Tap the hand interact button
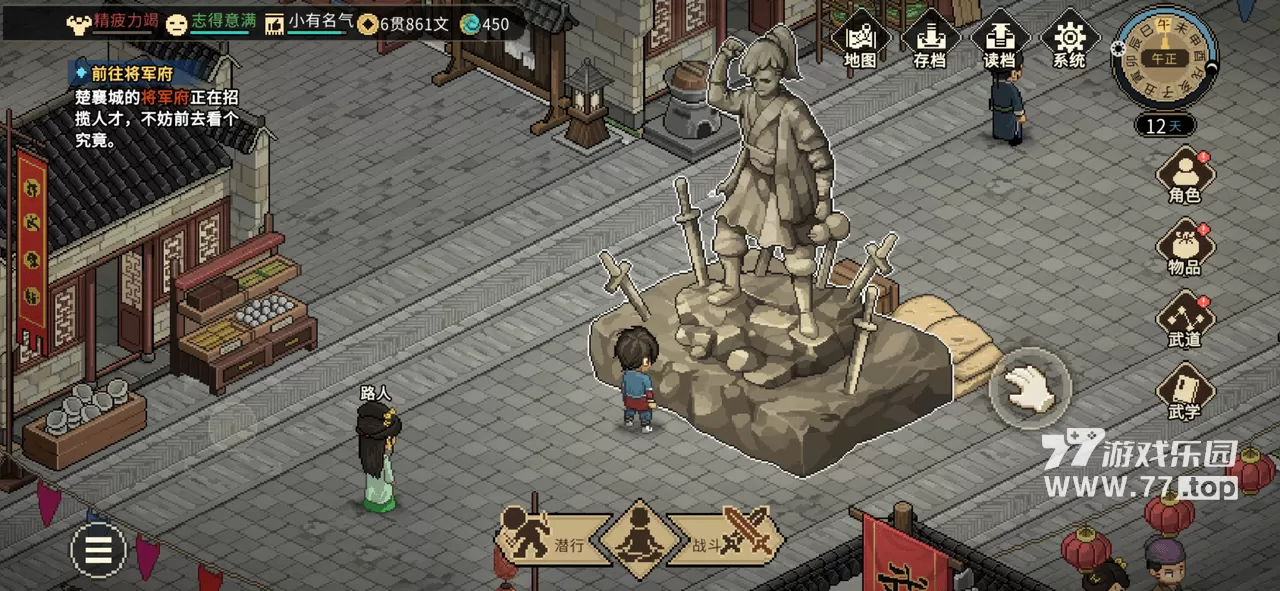Image resolution: width=1280 pixels, height=591 pixels. [x=1030, y=386]
